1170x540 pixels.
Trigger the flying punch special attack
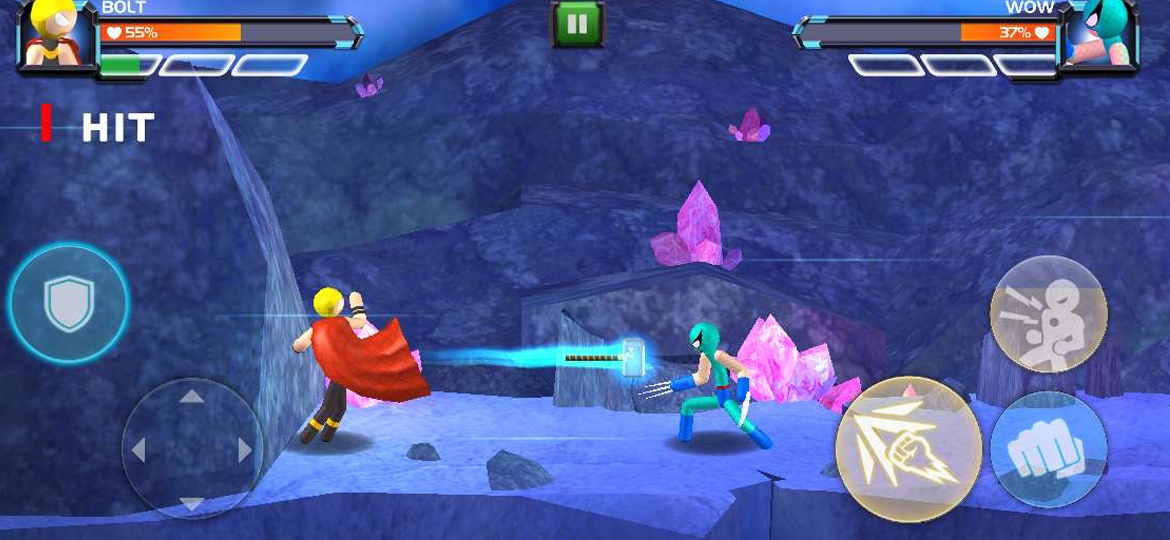908,449
